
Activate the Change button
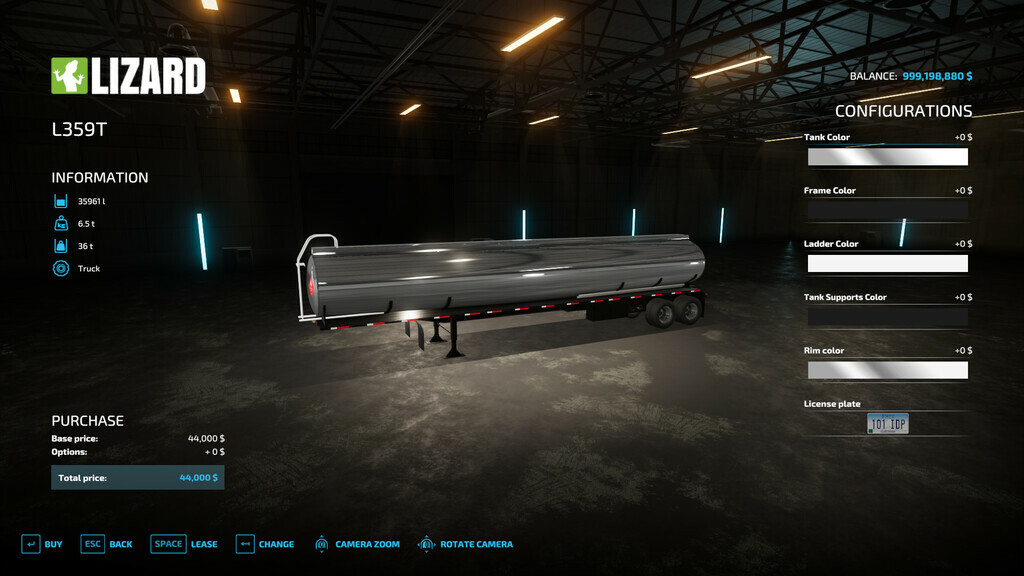click(265, 544)
